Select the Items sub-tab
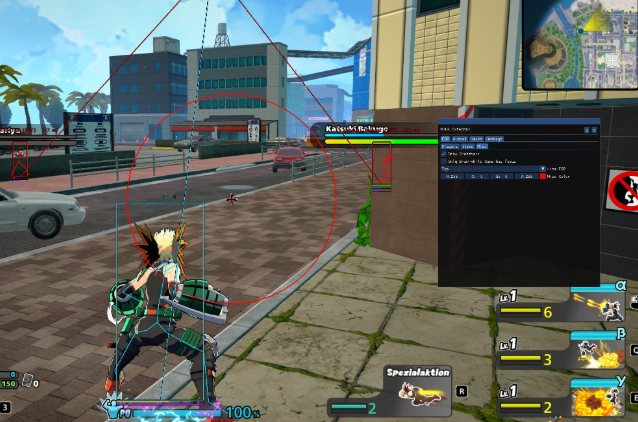Viewport: 638px width, 422px height. pos(467,146)
